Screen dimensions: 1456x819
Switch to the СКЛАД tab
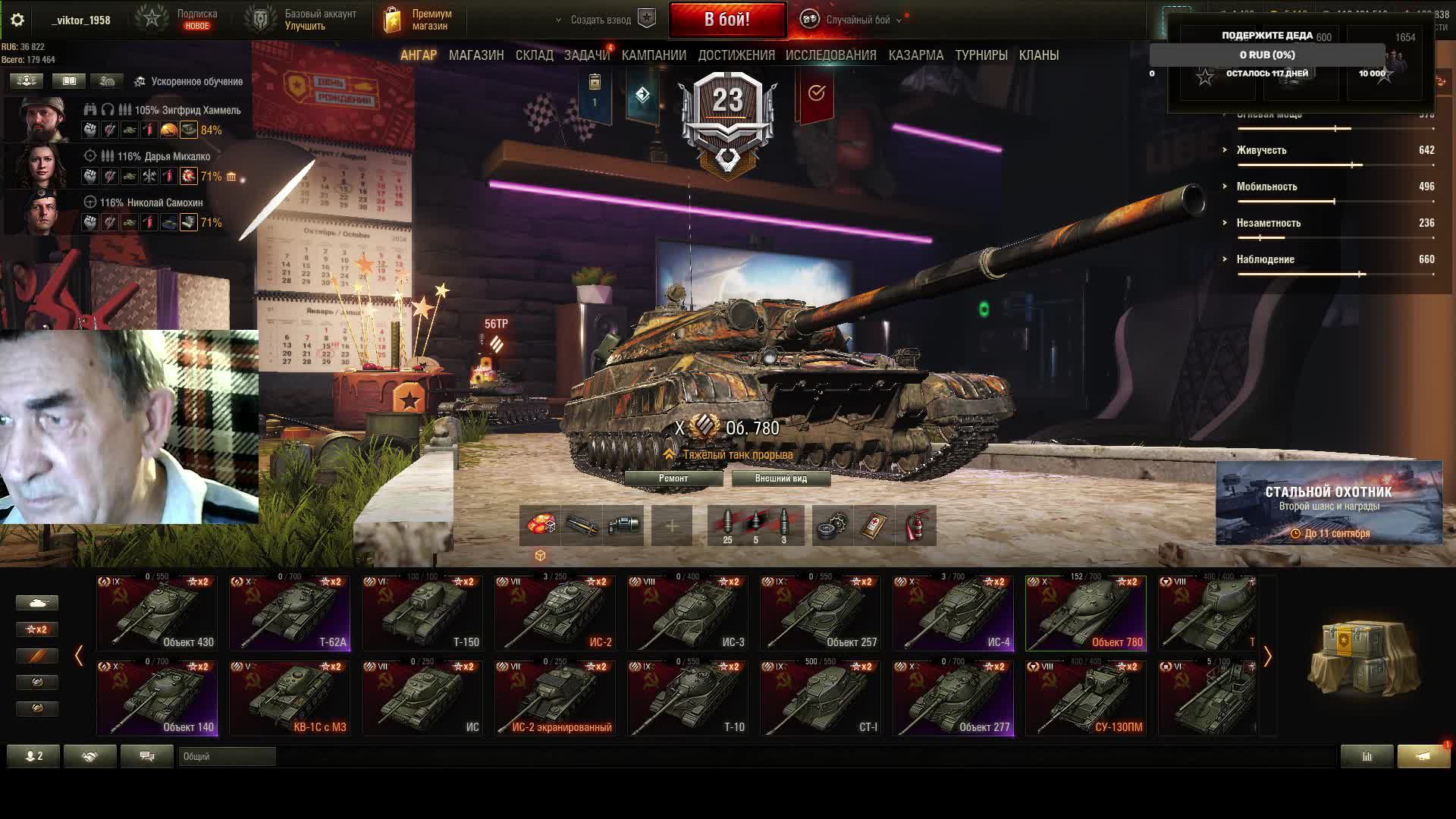[534, 55]
